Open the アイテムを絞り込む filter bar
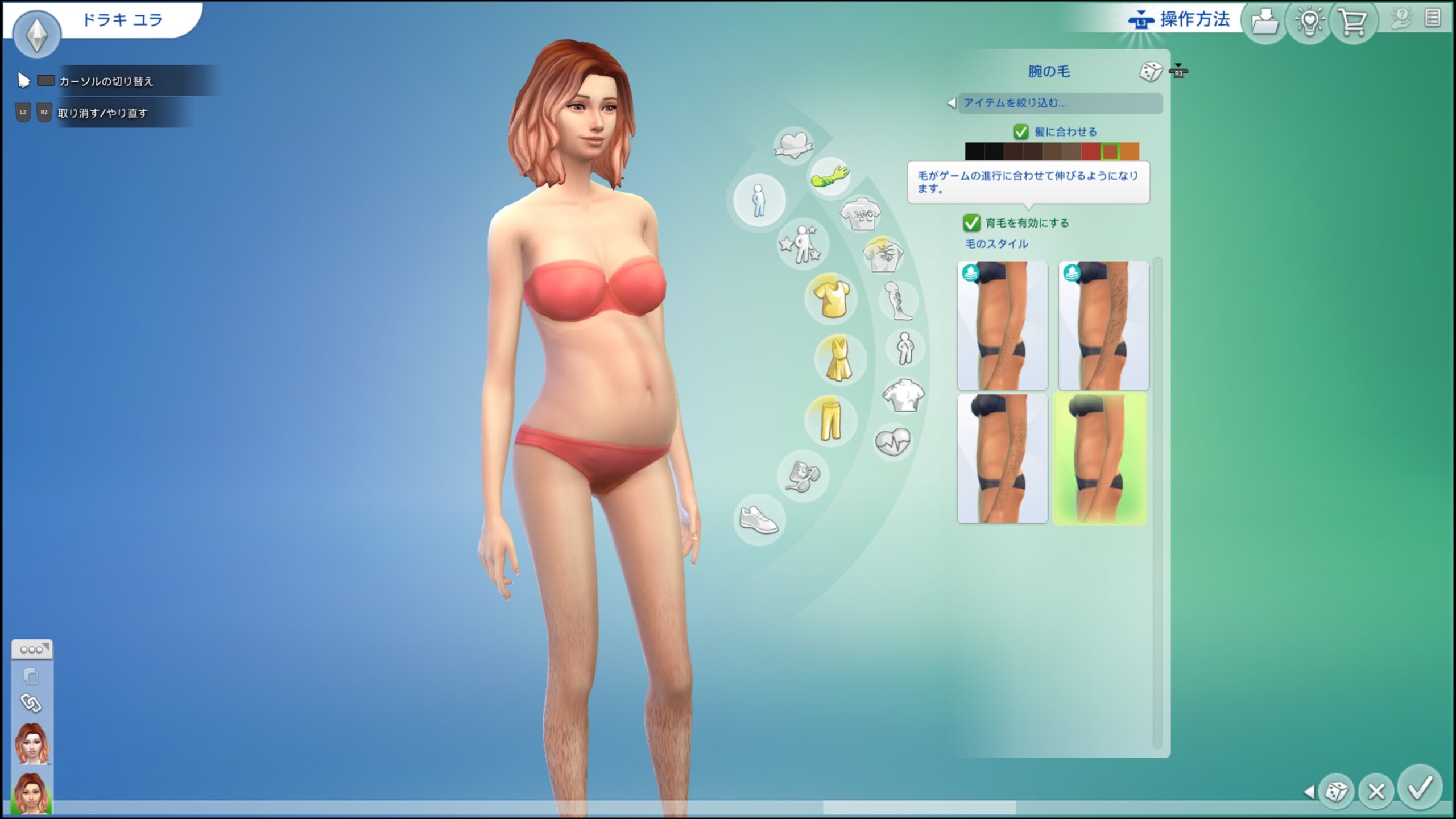The width and height of the screenshot is (1456, 819). pos(1060,103)
